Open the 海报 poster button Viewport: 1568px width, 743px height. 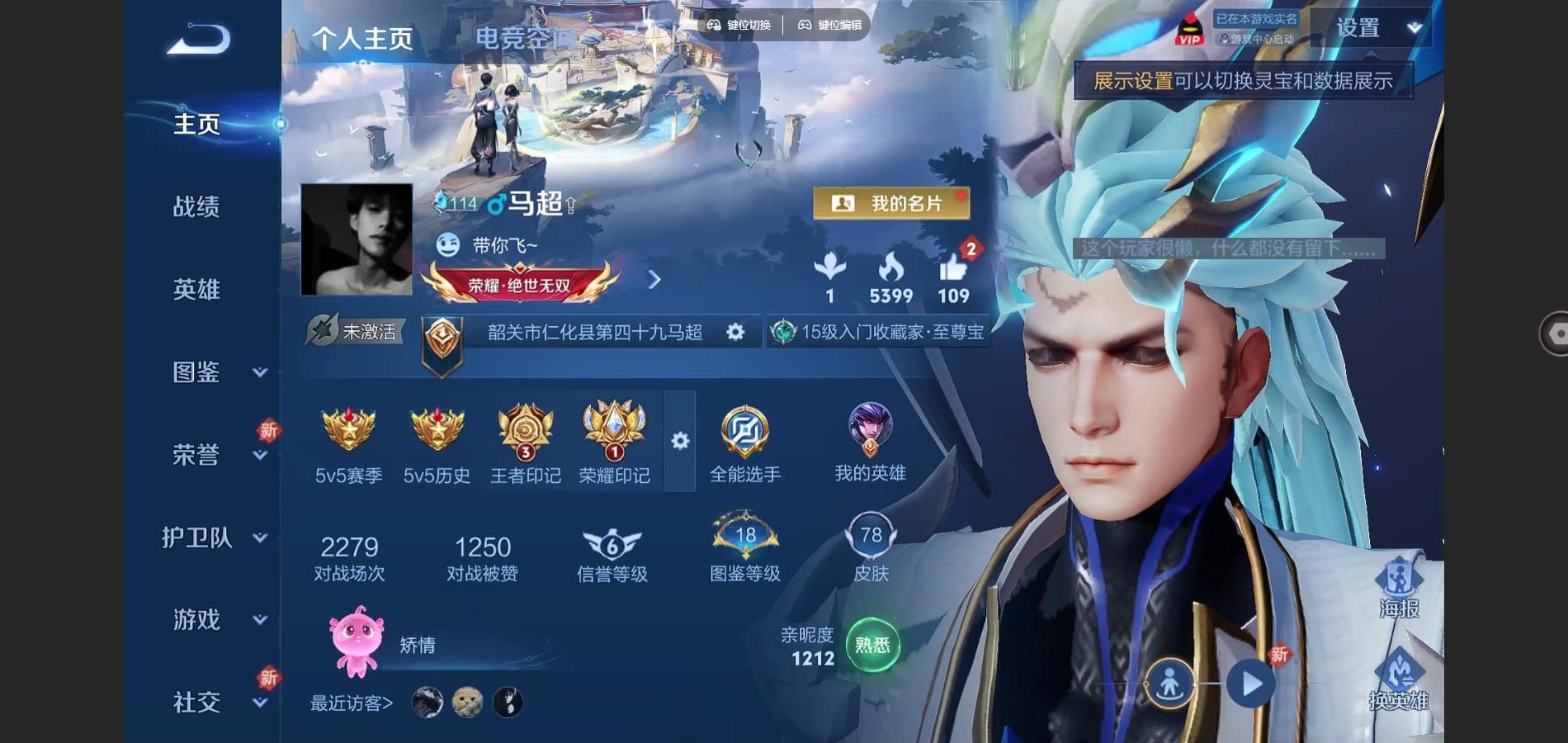click(1399, 588)
